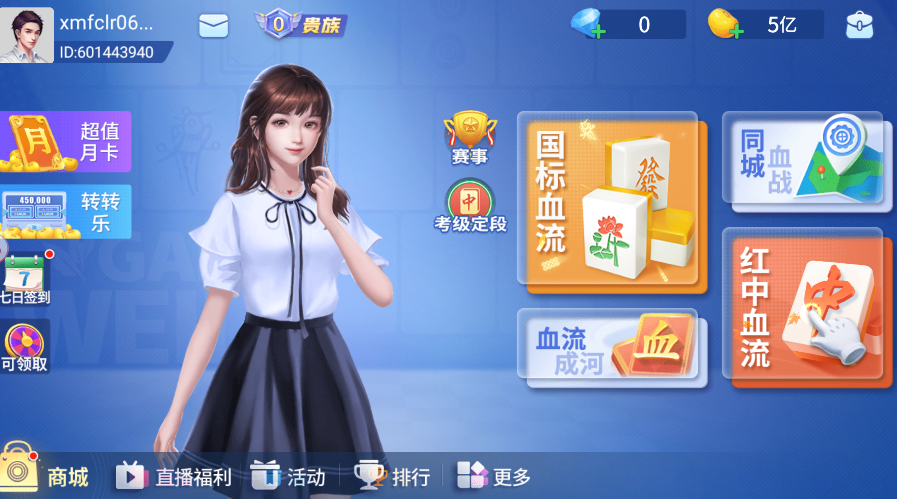Viewport: 897px width, 499px height.
Task: Open 直播福利 livestream rewards
Action: [x=173, y=476]
